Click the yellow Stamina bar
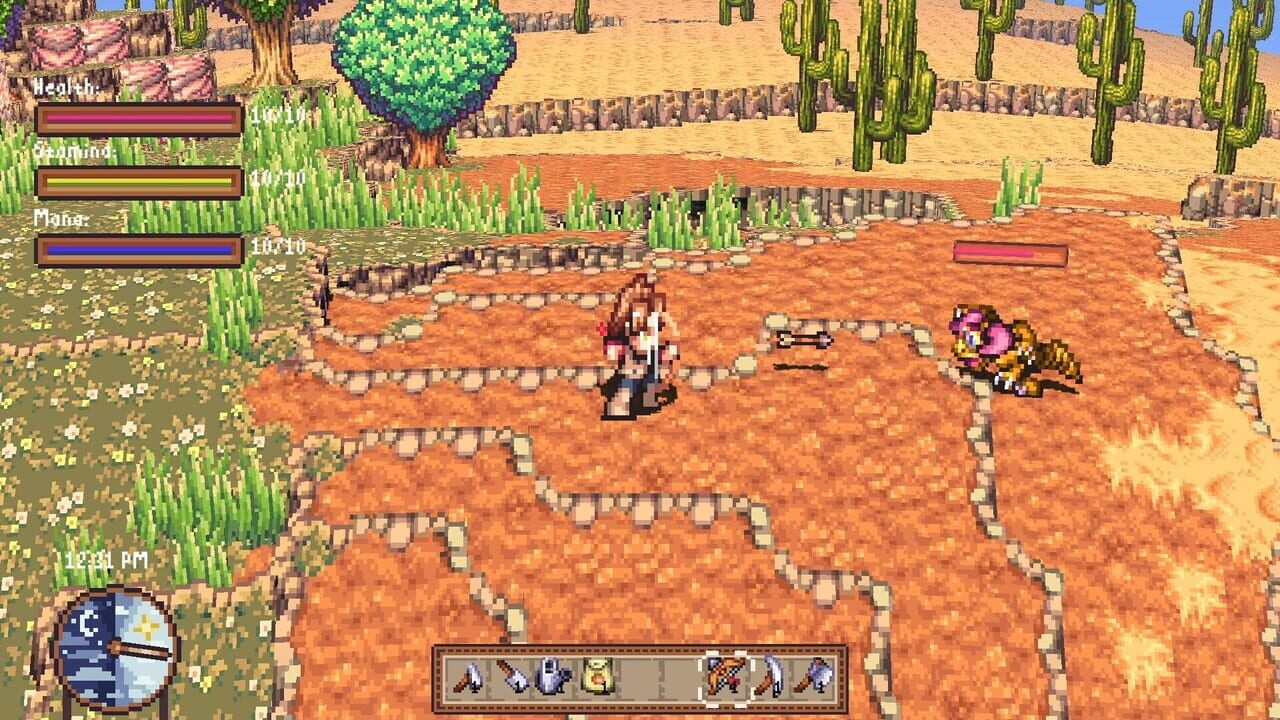Screen dimensions: 1280x720 tap(140, 181)
